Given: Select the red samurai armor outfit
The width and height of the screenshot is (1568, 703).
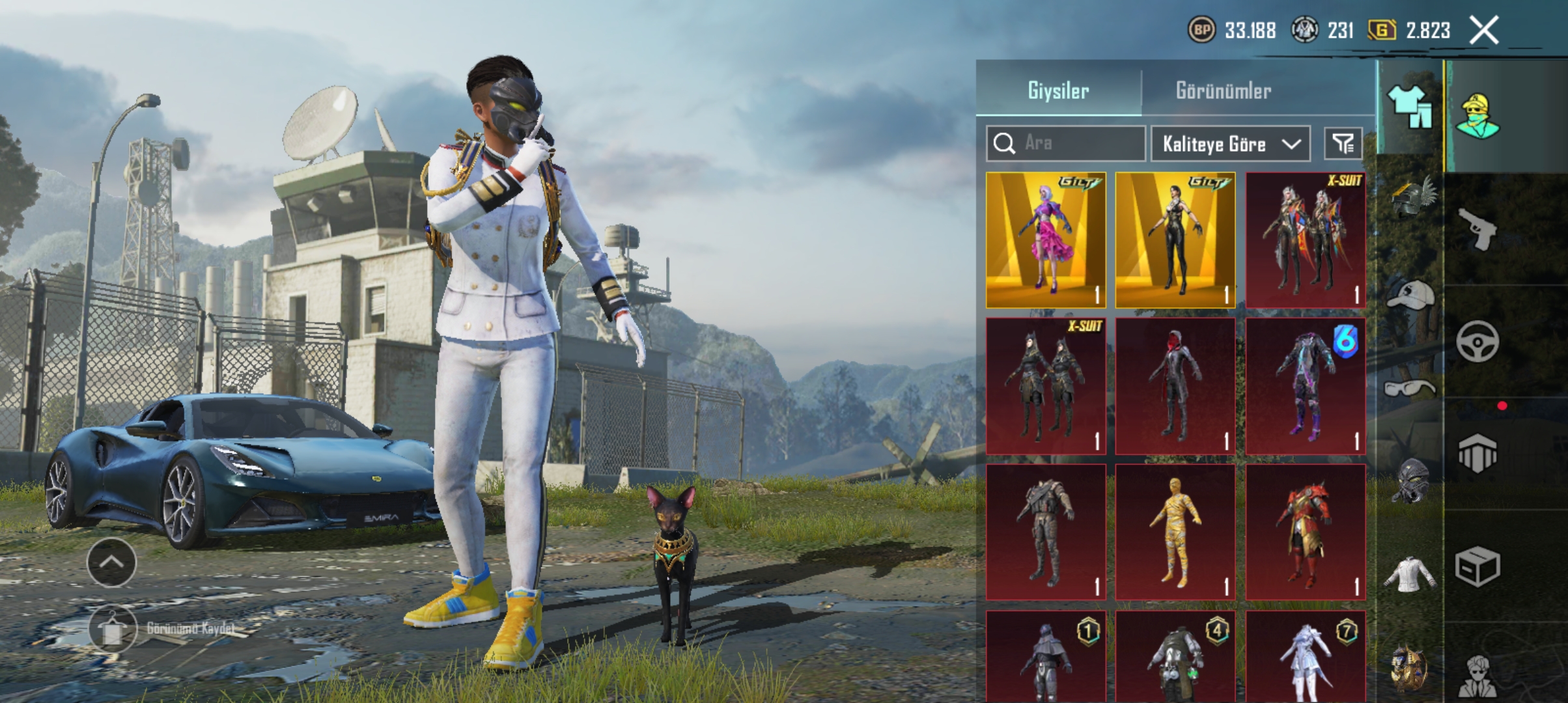Looking at the screenshot, I should pos(1305,532).
